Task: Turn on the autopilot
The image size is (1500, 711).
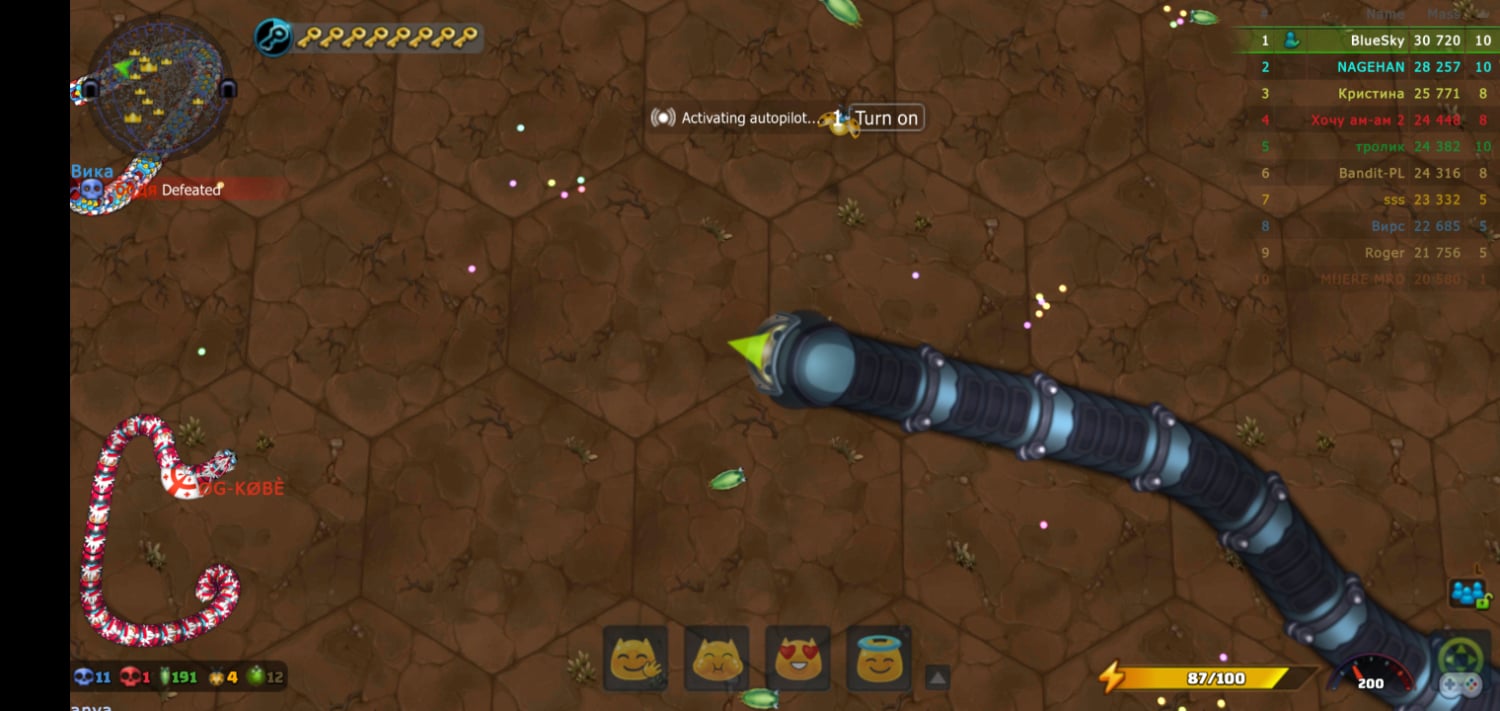Action: 885,118
